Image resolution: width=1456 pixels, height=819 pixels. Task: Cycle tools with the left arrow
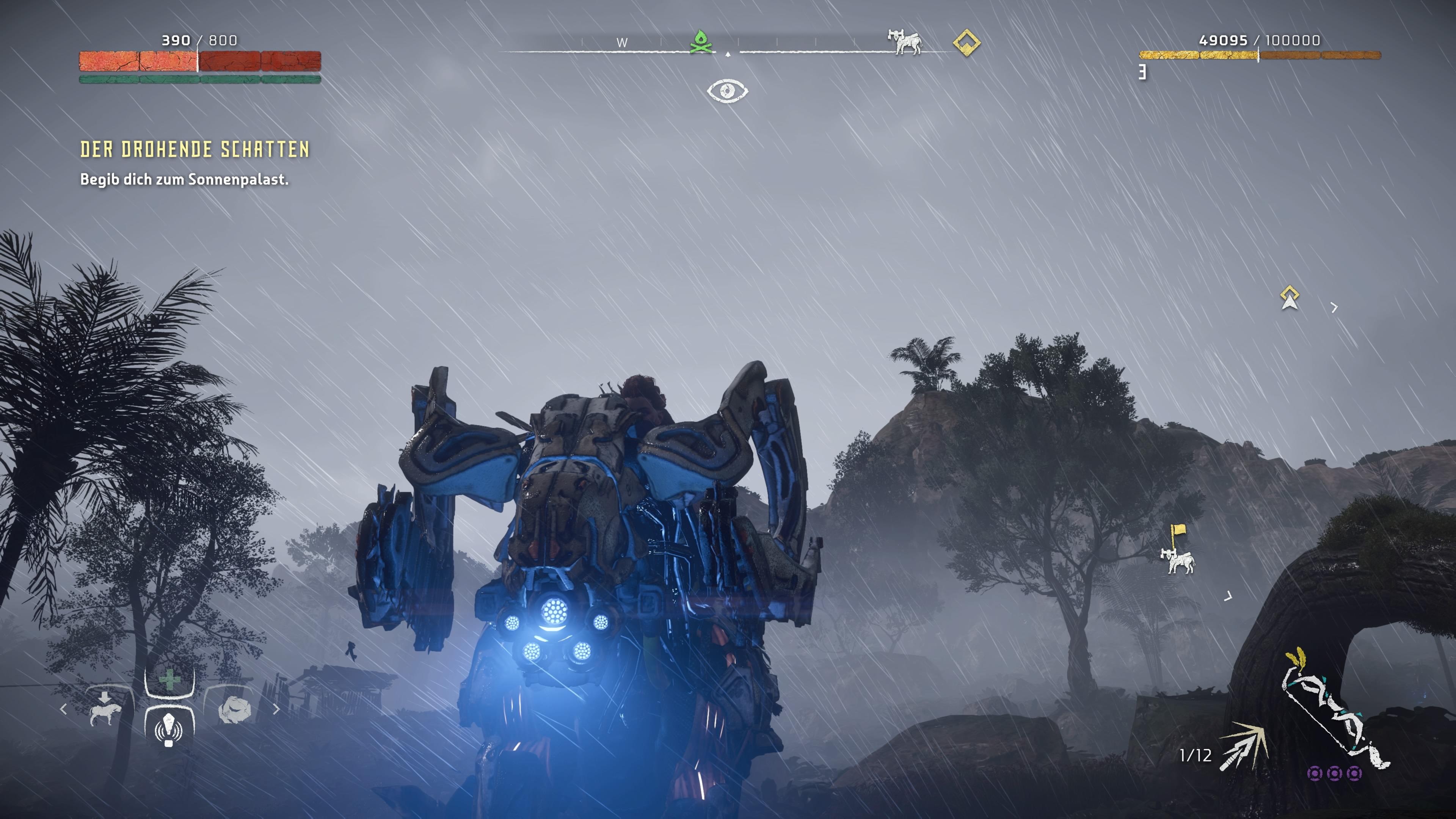(x=63, y=709)
